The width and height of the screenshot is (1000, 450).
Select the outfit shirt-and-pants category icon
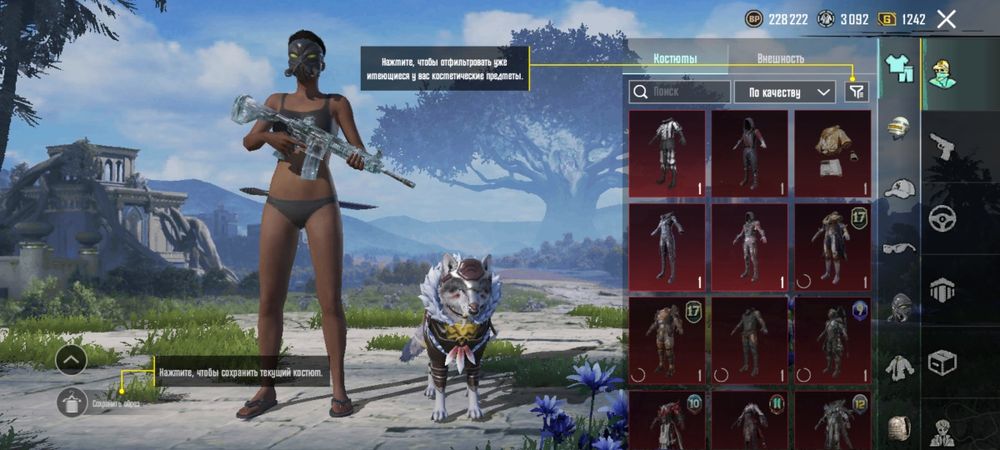pos(900,65)
